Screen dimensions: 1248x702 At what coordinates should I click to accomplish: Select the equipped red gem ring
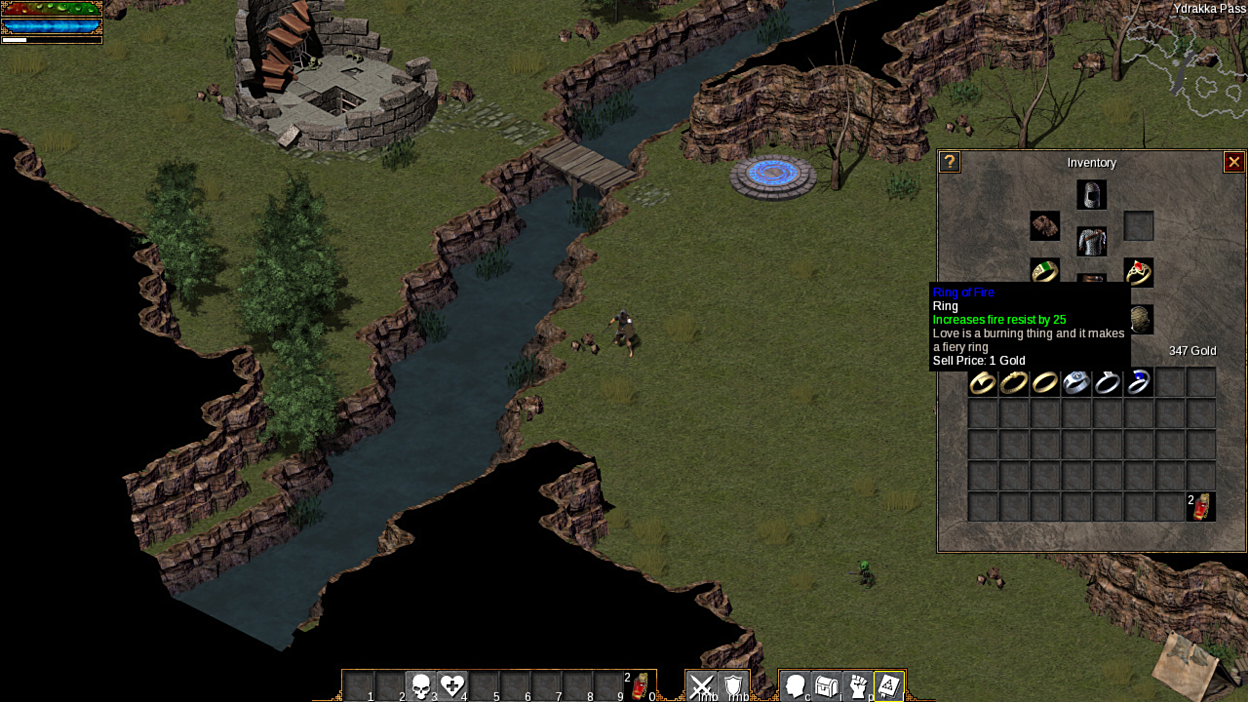point(1138,272)
